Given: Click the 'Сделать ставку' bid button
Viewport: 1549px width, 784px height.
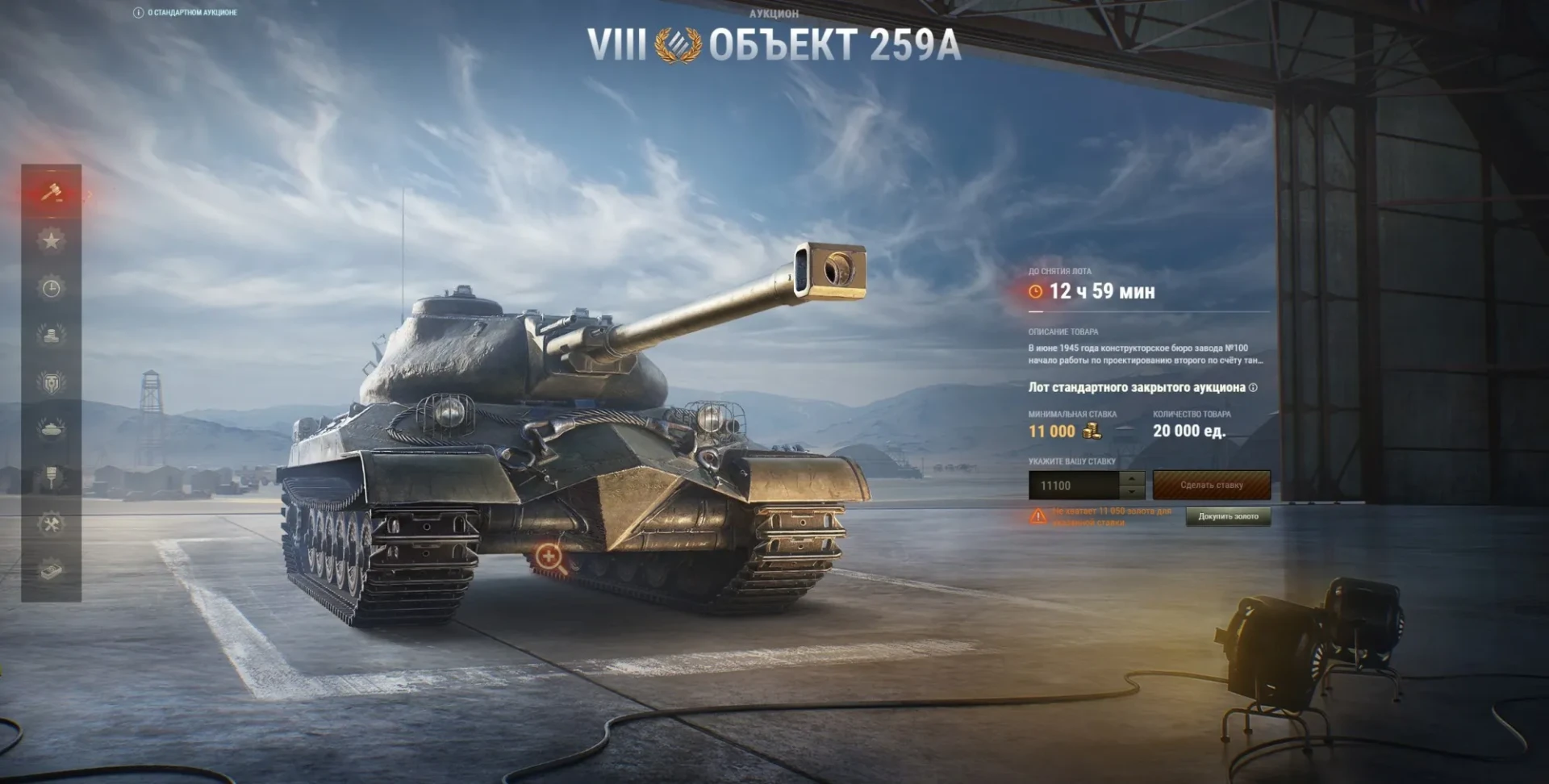Looking at the screenshot, I should (x=1211, y=485).
